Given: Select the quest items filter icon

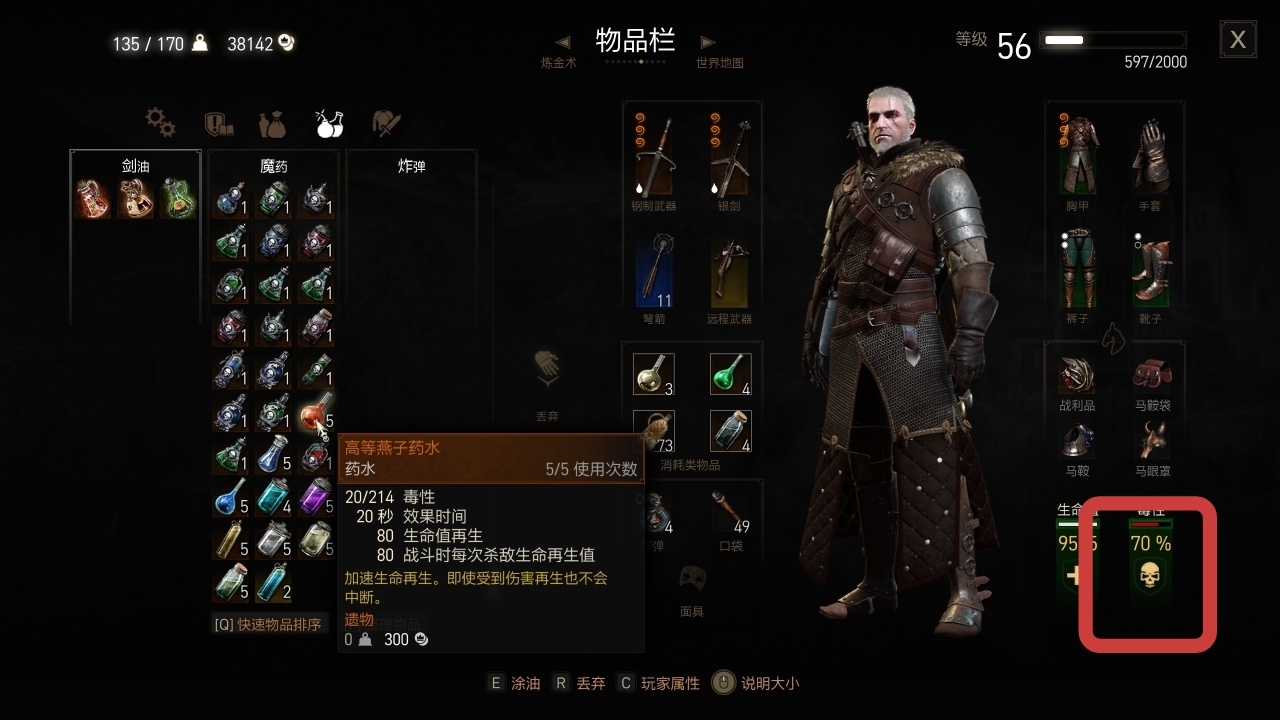Looking at the screenshot, I should (x=217, y=123).
